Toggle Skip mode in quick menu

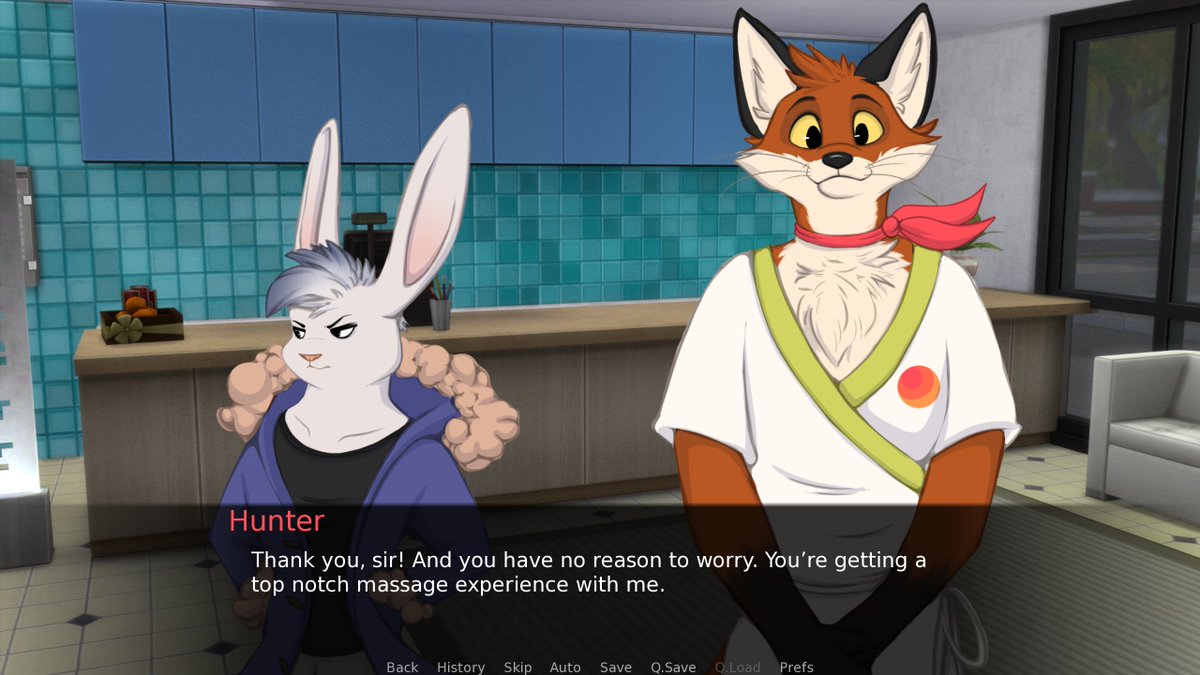coord(517,667)
